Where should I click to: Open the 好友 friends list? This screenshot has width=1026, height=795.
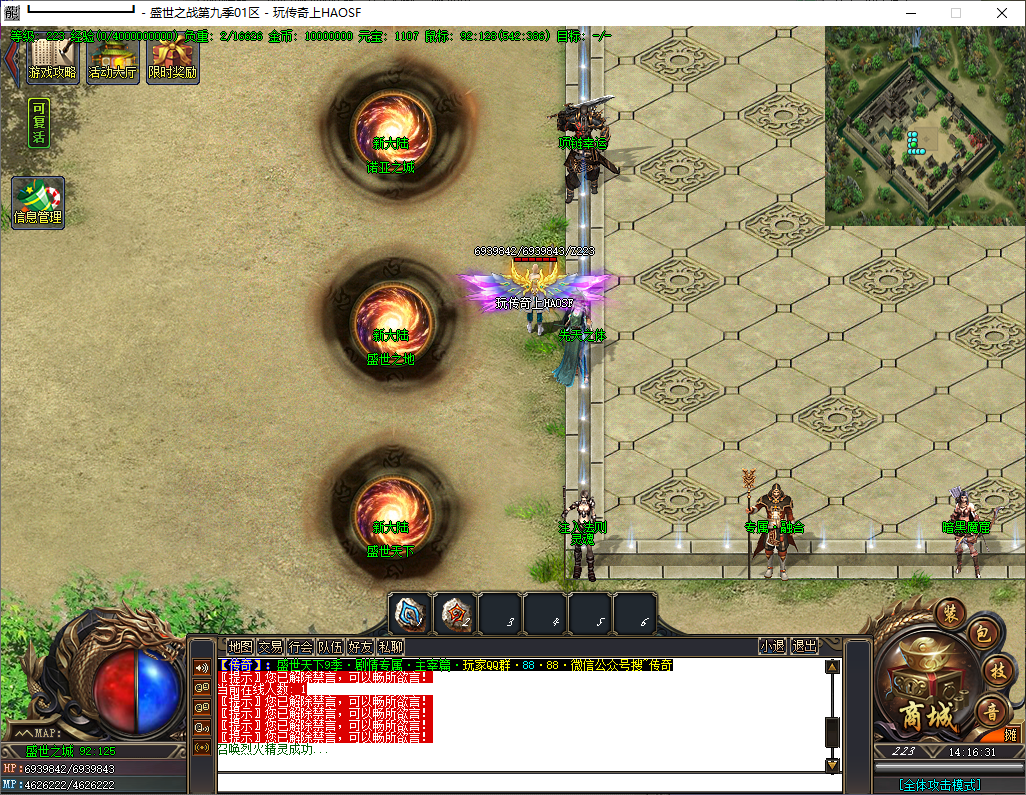point(361,647)
